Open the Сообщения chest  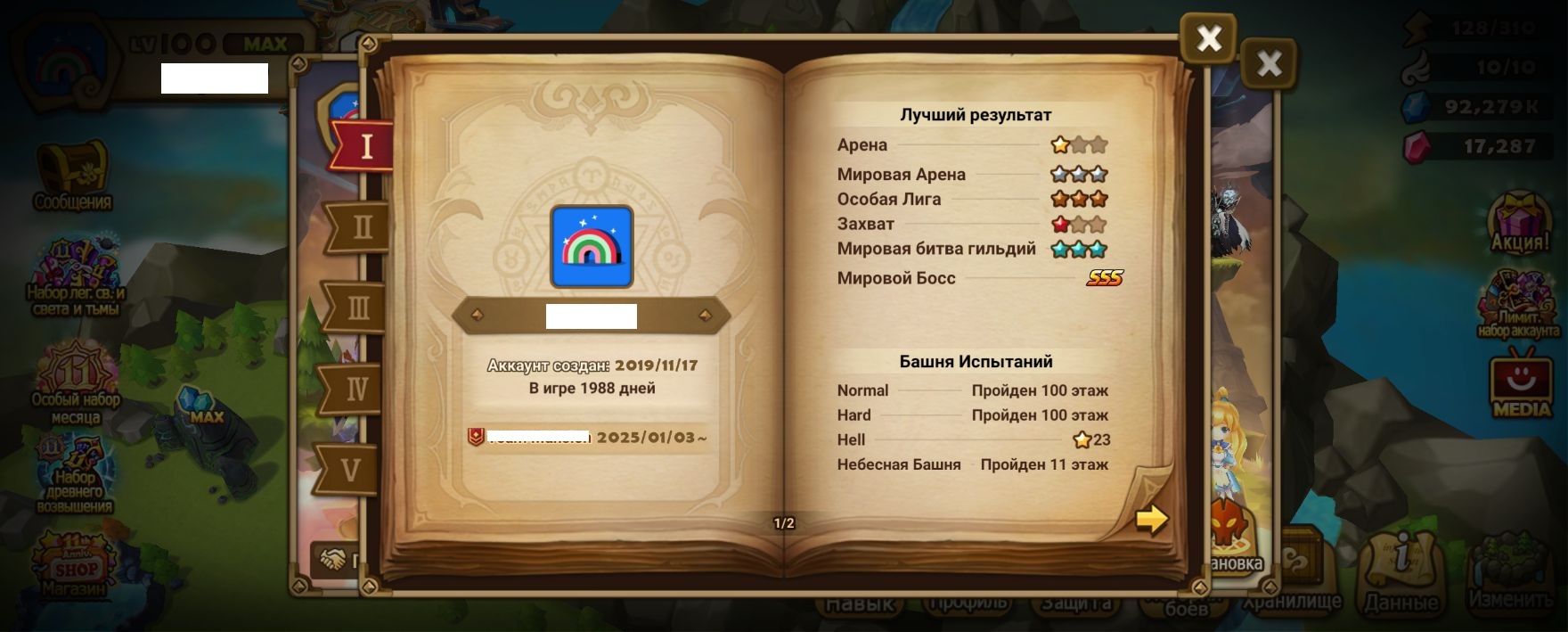(72, 175)
